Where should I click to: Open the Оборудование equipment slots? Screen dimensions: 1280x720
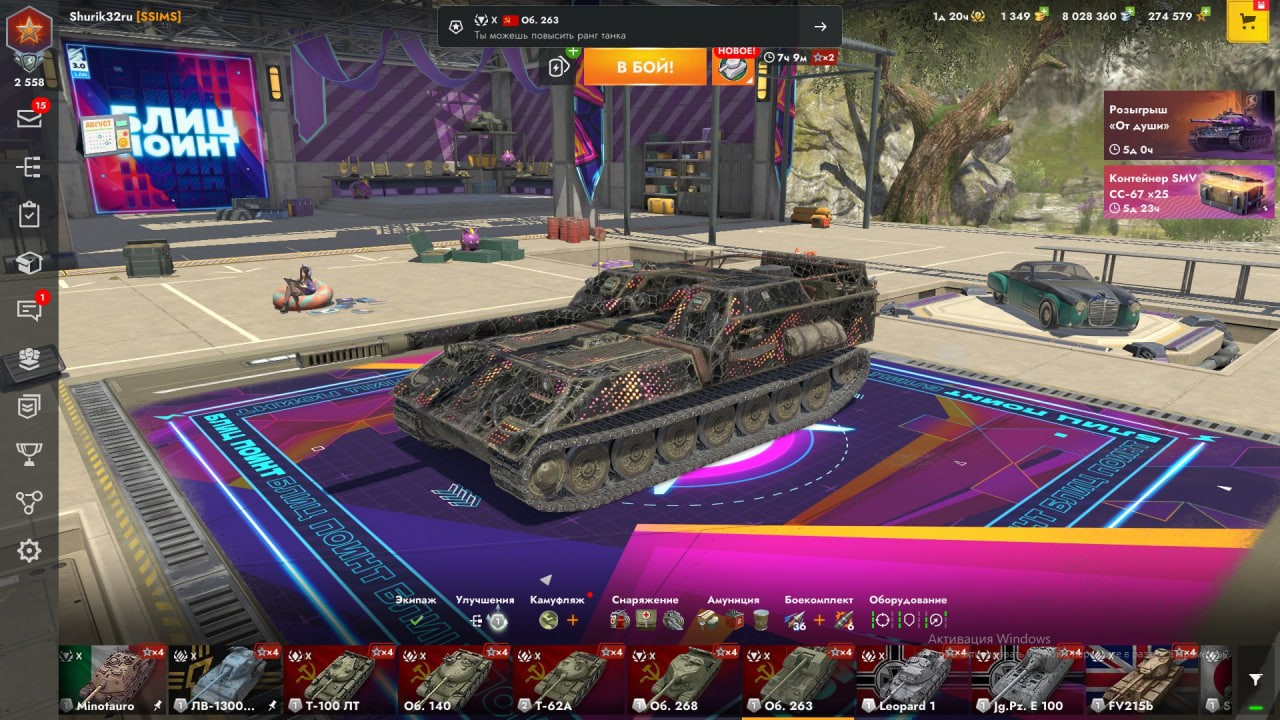click(x=908, y=612)
